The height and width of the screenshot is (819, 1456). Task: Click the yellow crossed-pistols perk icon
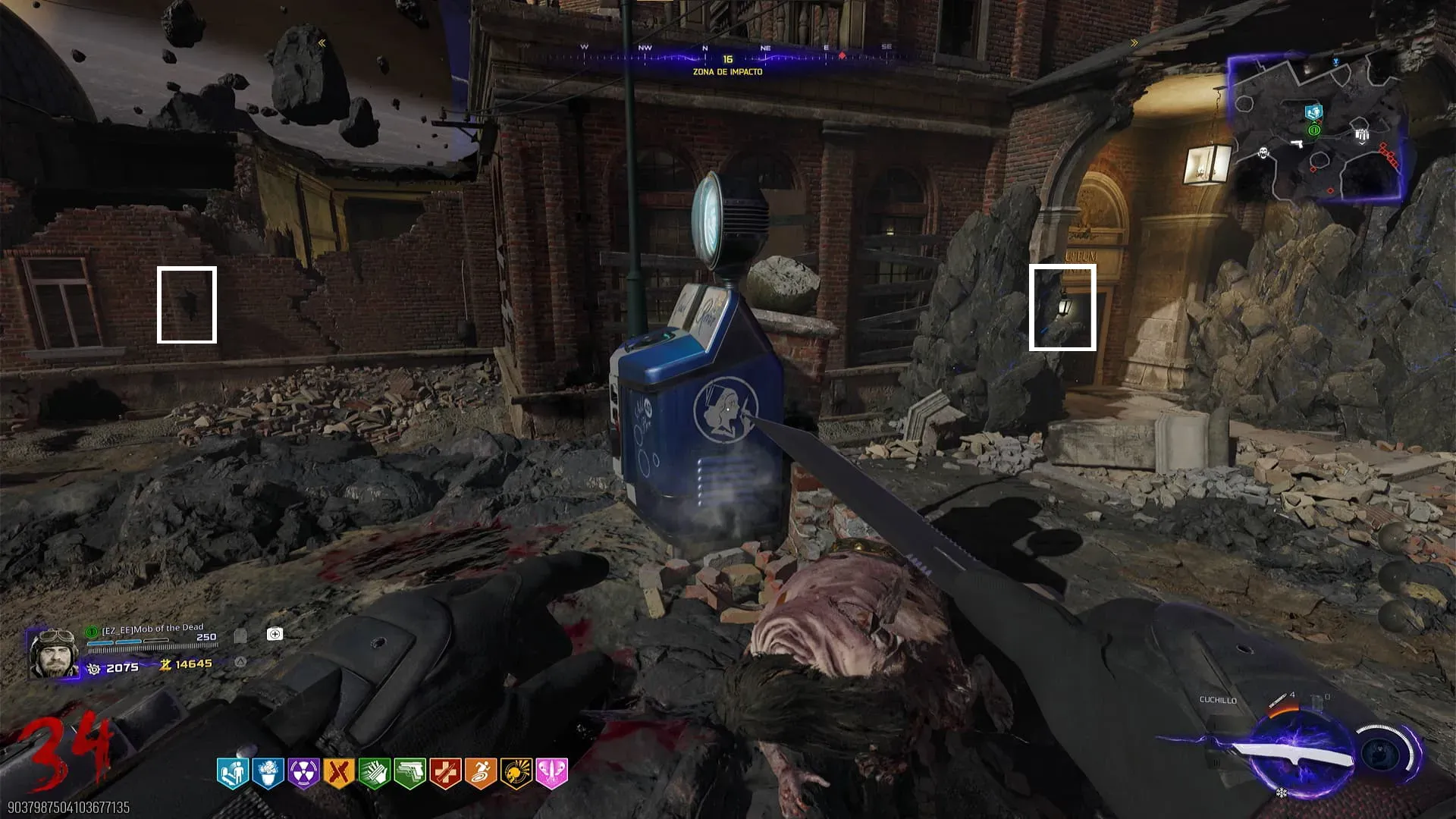point(339,773)
